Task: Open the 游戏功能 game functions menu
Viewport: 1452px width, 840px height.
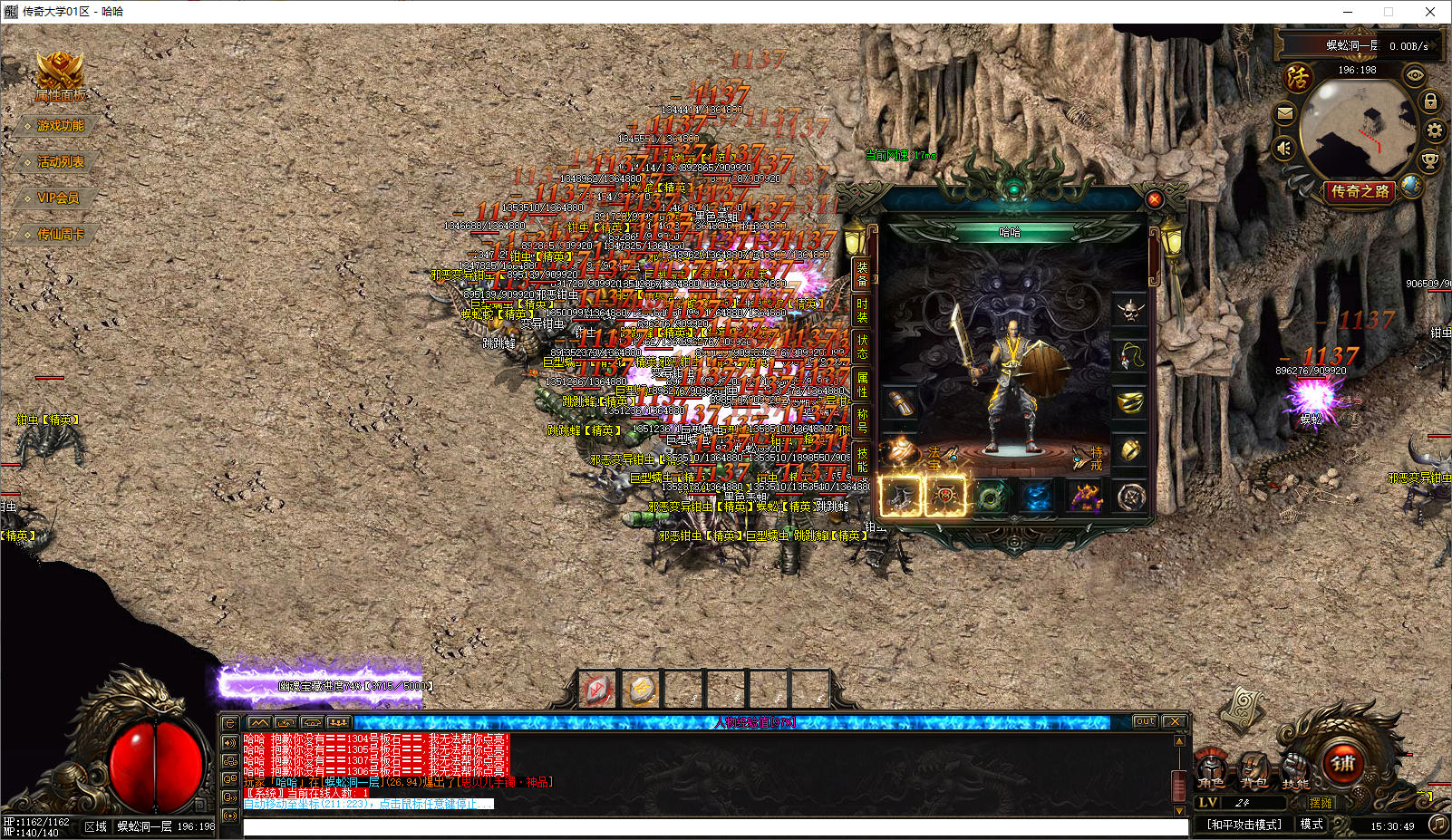Action: 60,126
